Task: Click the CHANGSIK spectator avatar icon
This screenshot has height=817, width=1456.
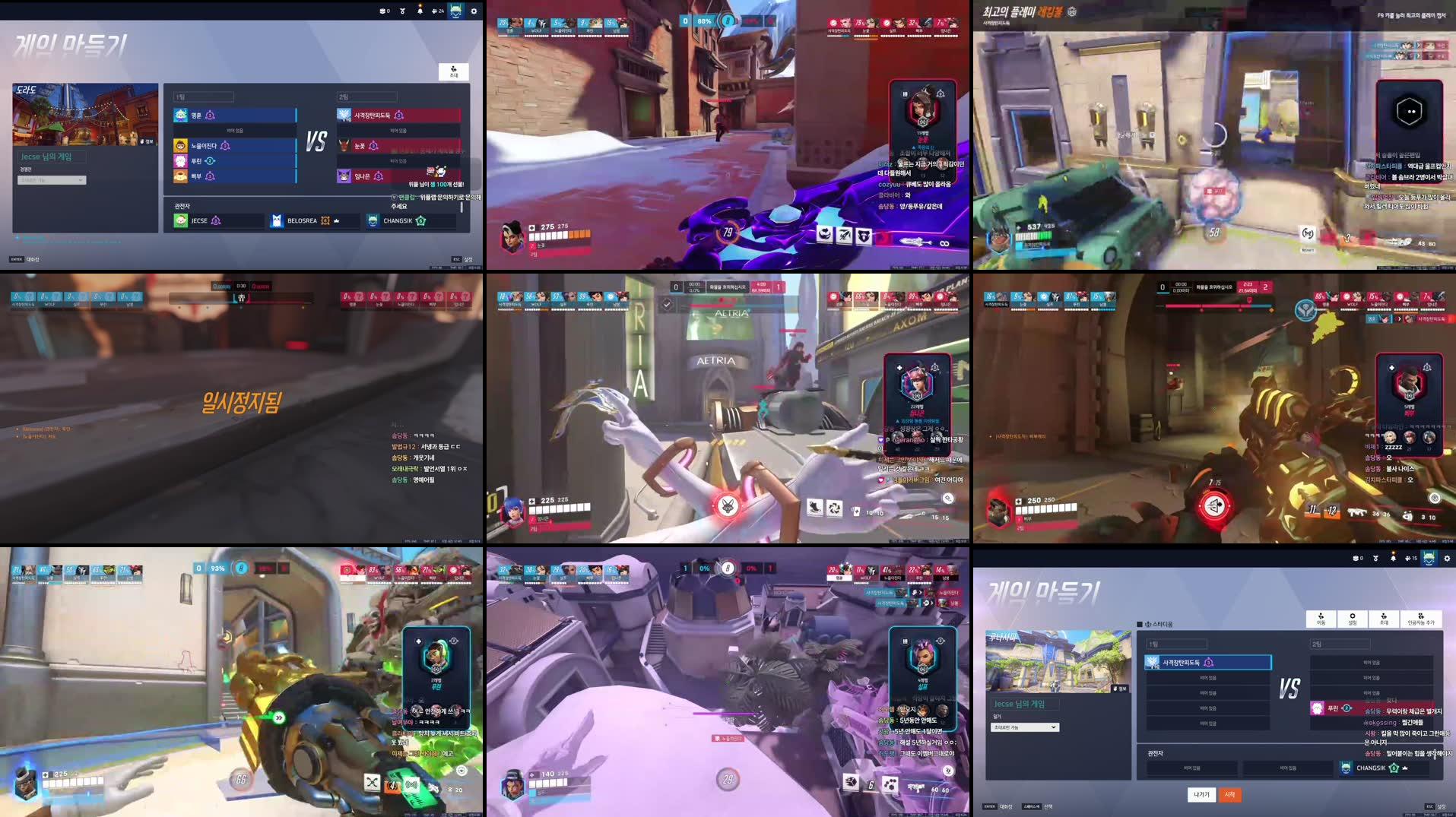Action: point(1347,768)
